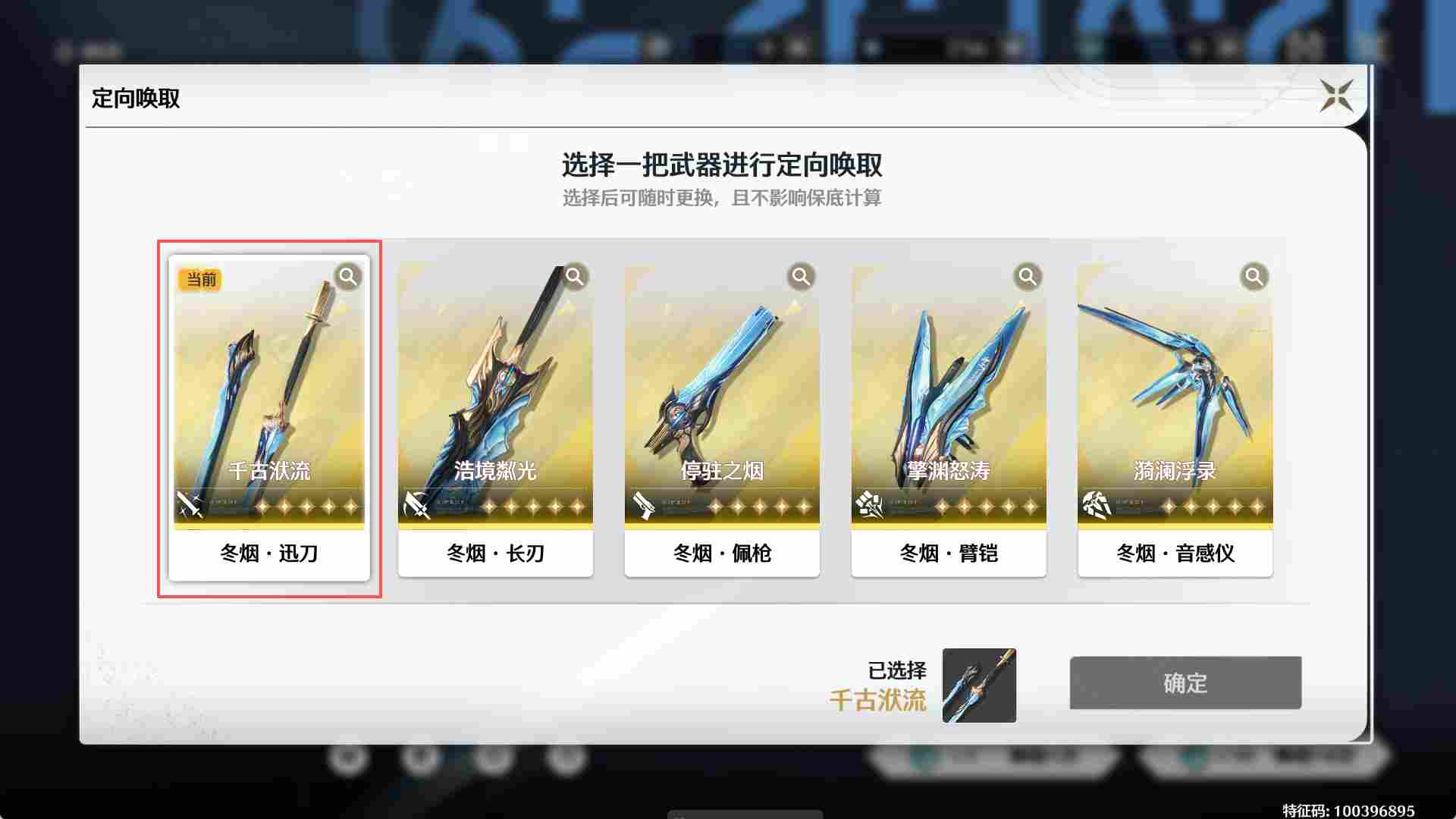Image resolution: width=1456 pixels, height=819 pixels.
Task: Click the magnifier icon on 浩境粼光 card
Action: tap(574, 278)
